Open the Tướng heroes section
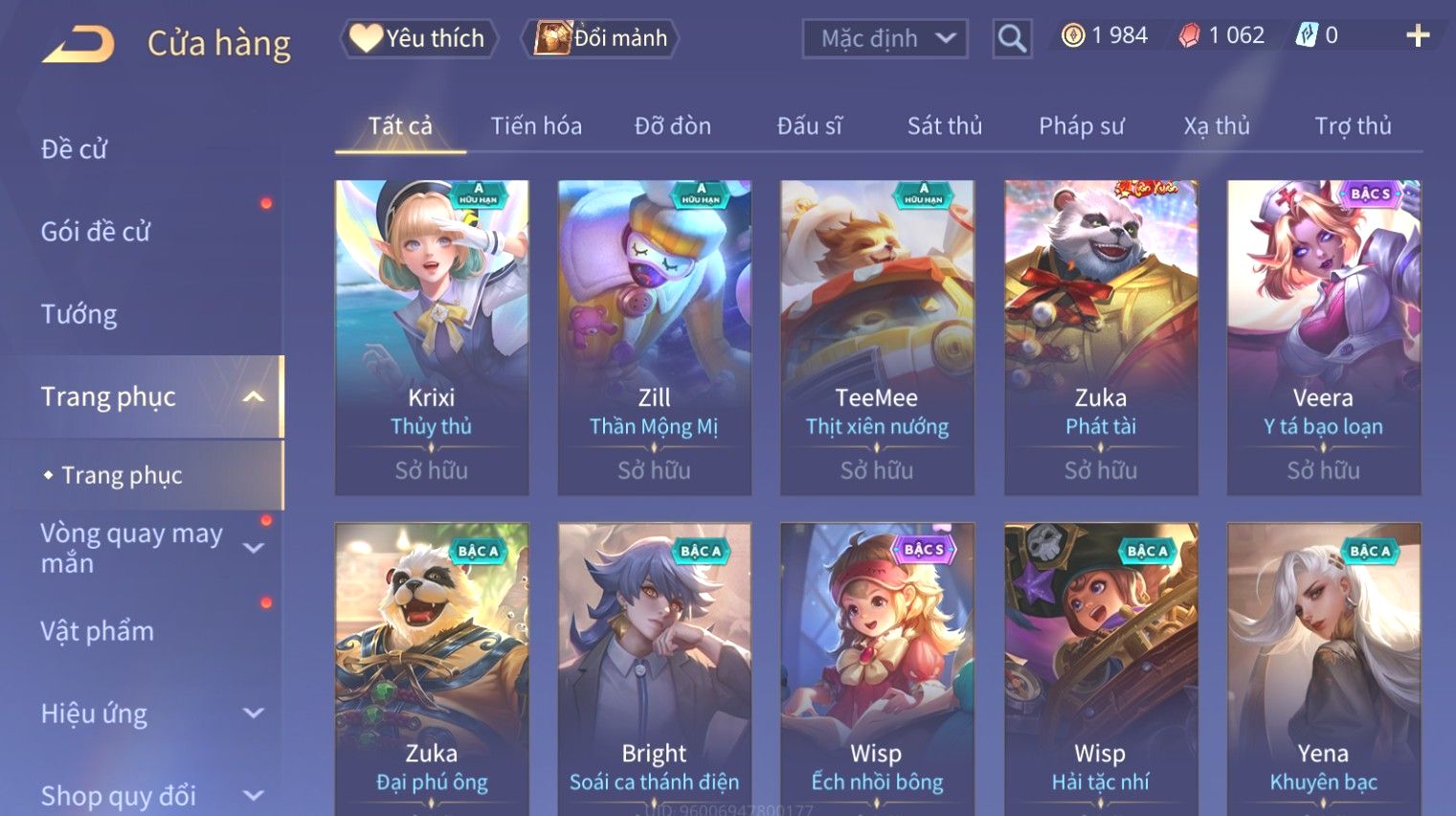The height and width of the screenshot is (816, 1456). (x=78, y=314)
